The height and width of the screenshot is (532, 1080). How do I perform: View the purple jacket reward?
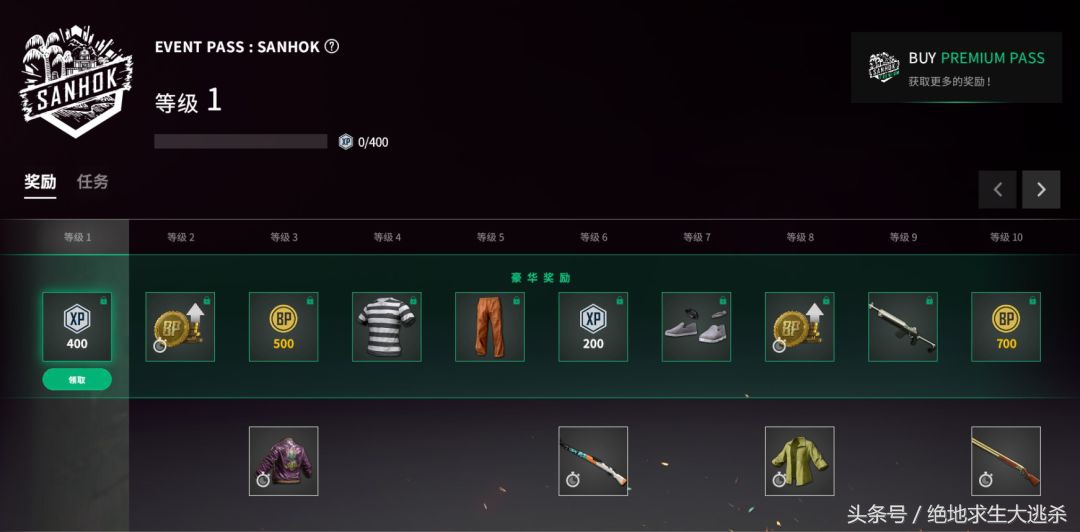[x=283, y=461]
